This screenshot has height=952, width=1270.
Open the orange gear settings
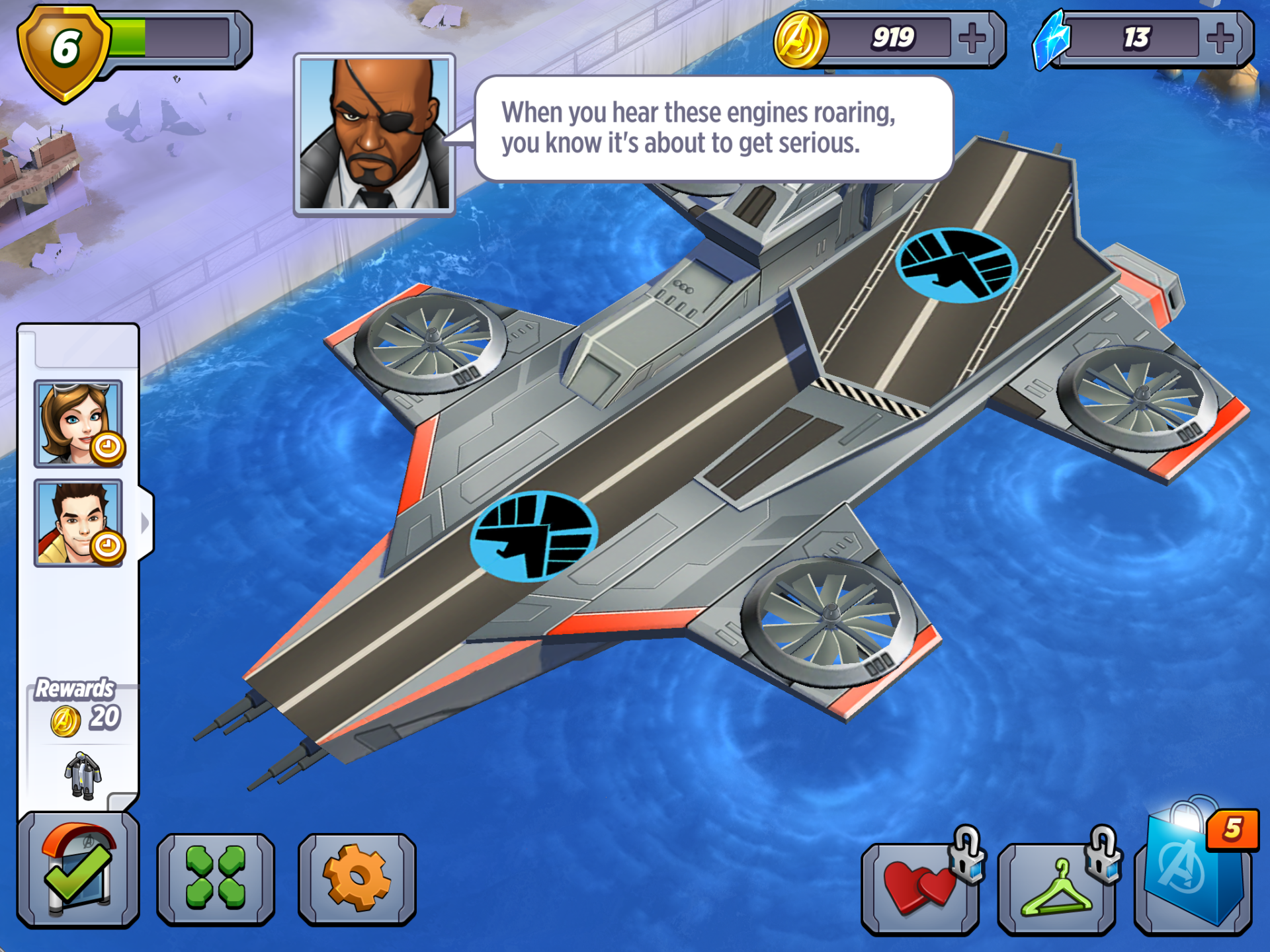(357, 878)
